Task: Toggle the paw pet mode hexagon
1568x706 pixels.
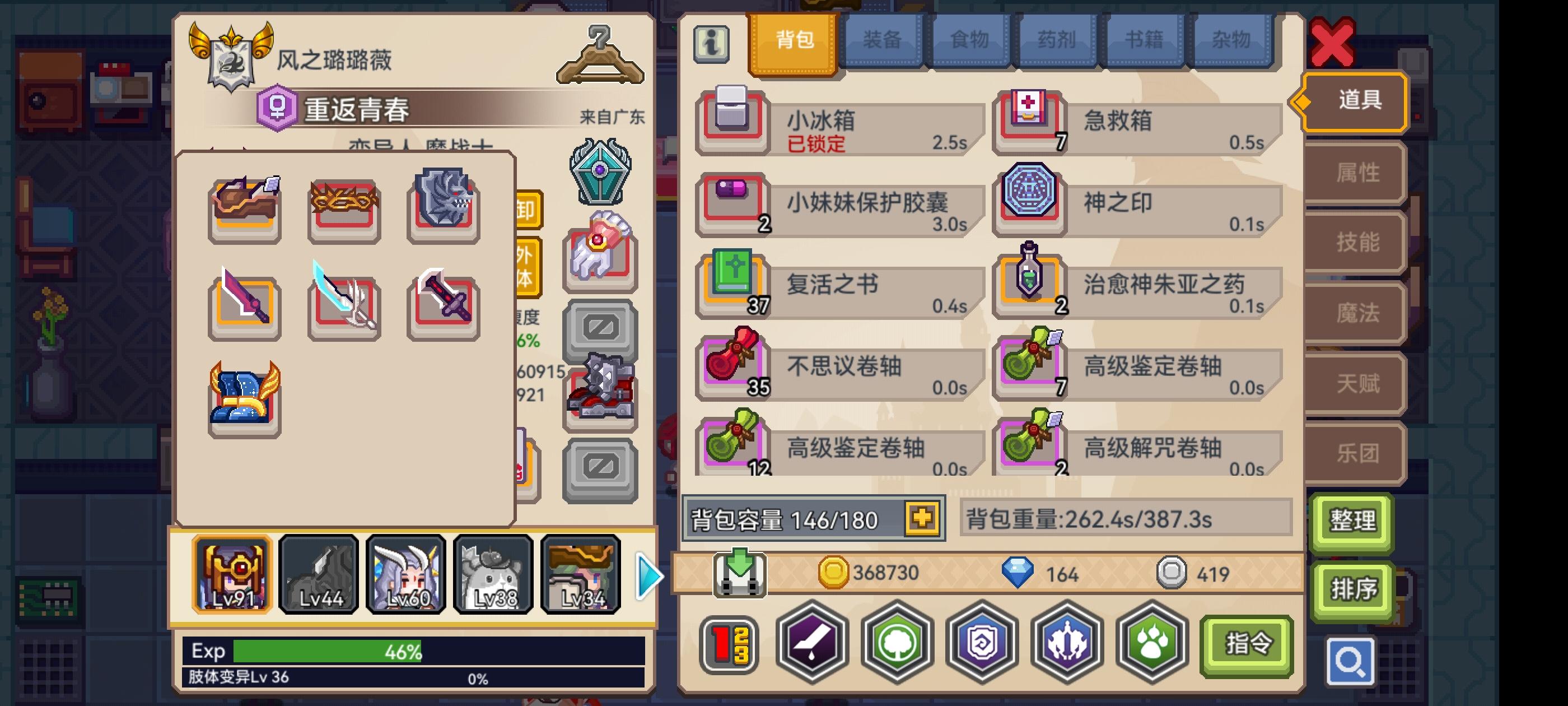Action: click(x=1150, y=644)
